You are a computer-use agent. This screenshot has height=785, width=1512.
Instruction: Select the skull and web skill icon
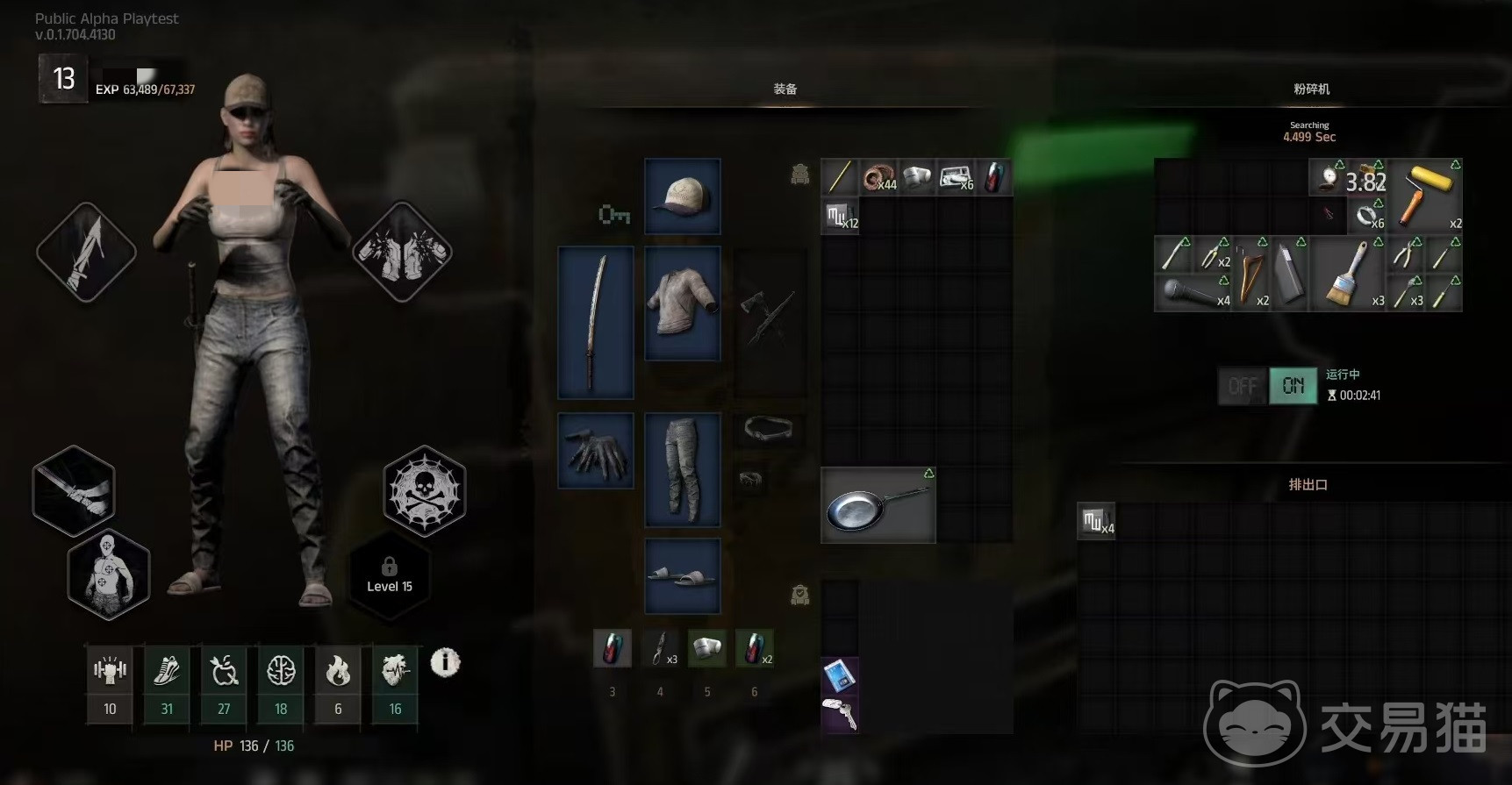point(425,489)
